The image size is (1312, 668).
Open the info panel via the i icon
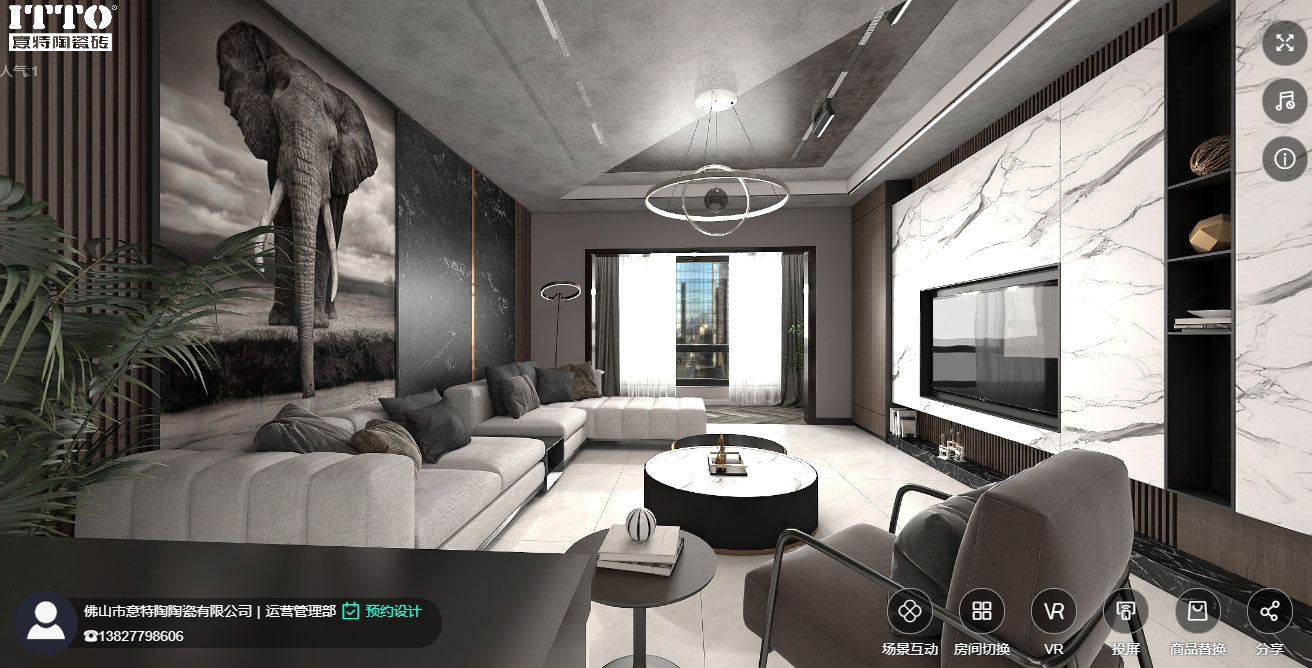coord(1284,159)
